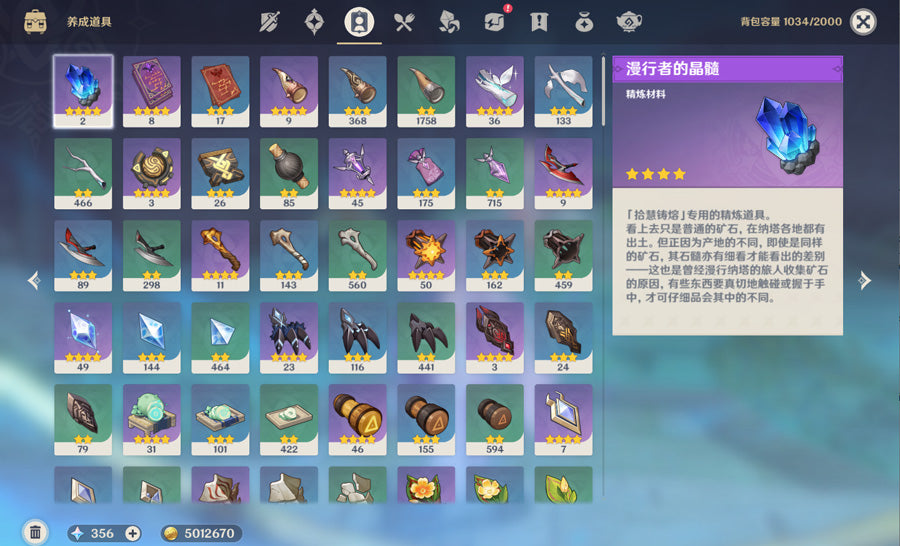Add more primogems with the plus button
This screenshot has width=900, height=546.
point(132,533)
